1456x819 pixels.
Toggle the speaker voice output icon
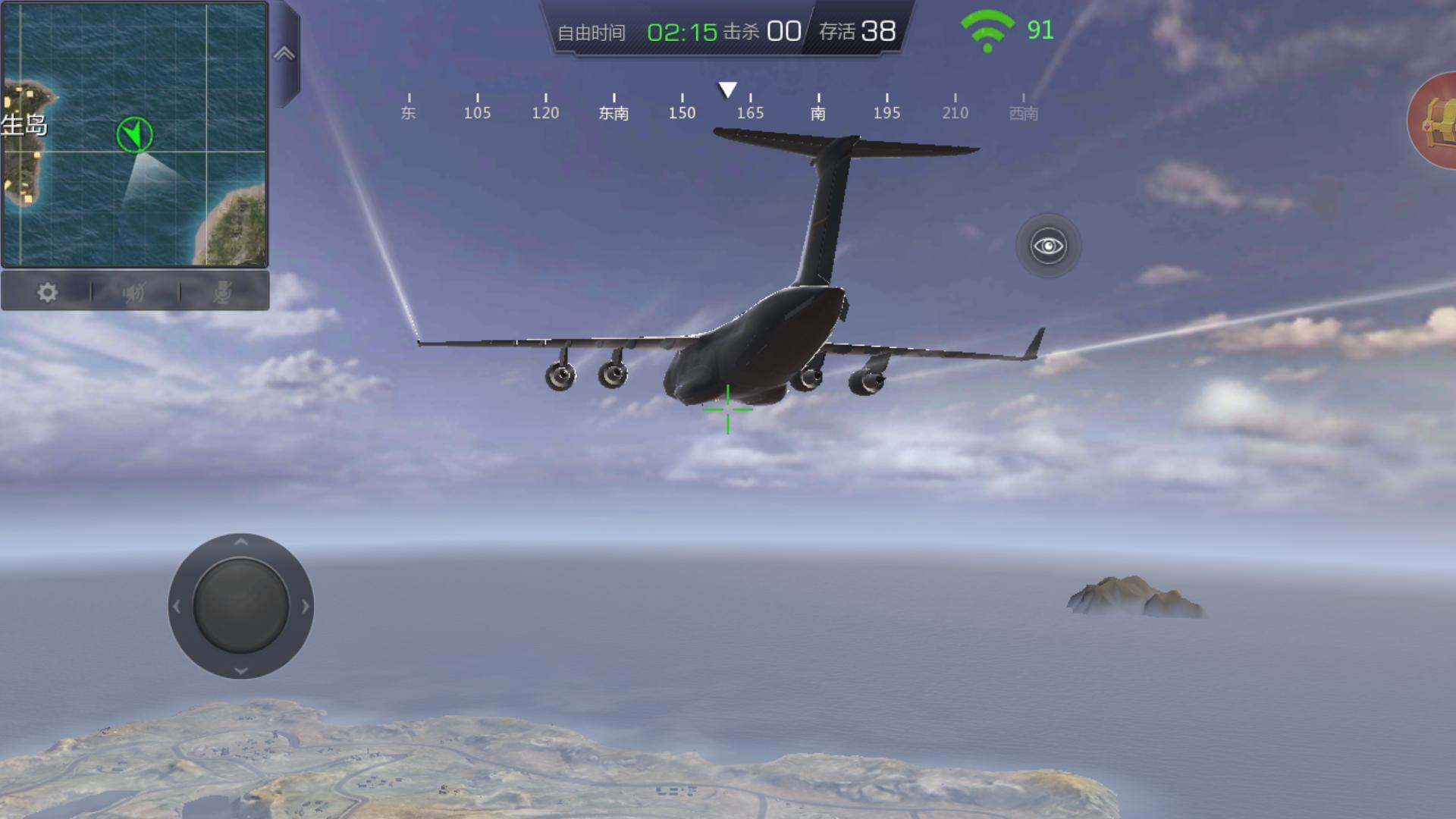pyautogui.click(x=134, y=293)
